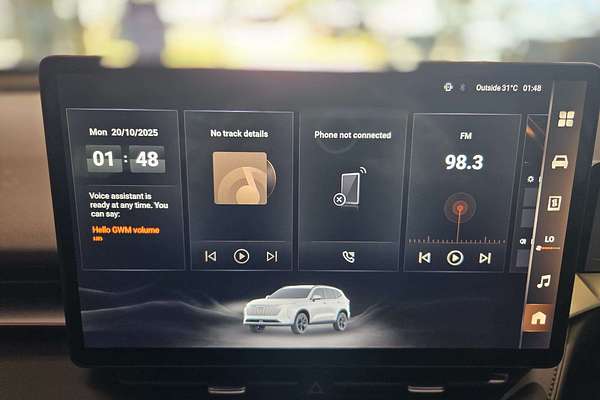Seek to the next FM station
Screen dimensions: 600x400
pos(485,258)
